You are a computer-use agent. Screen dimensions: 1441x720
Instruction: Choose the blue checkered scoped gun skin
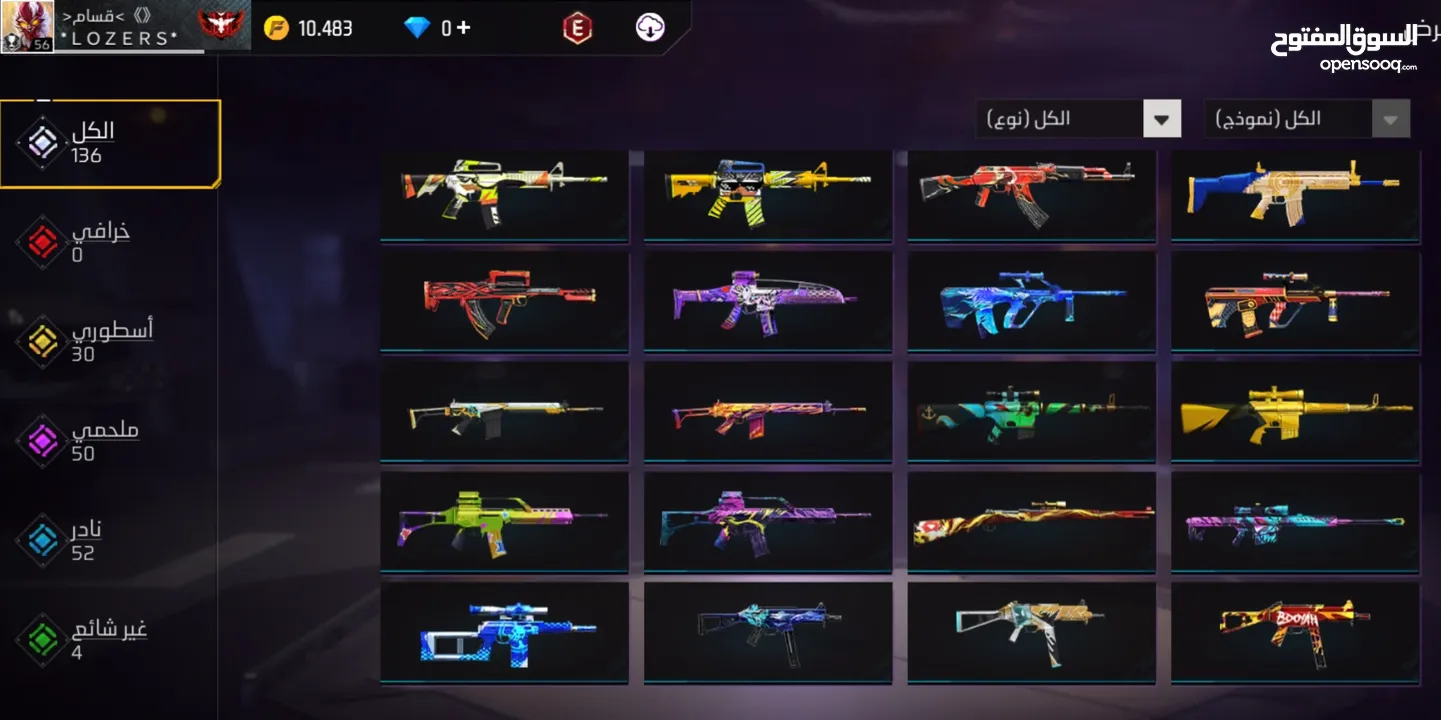[505, 631]
